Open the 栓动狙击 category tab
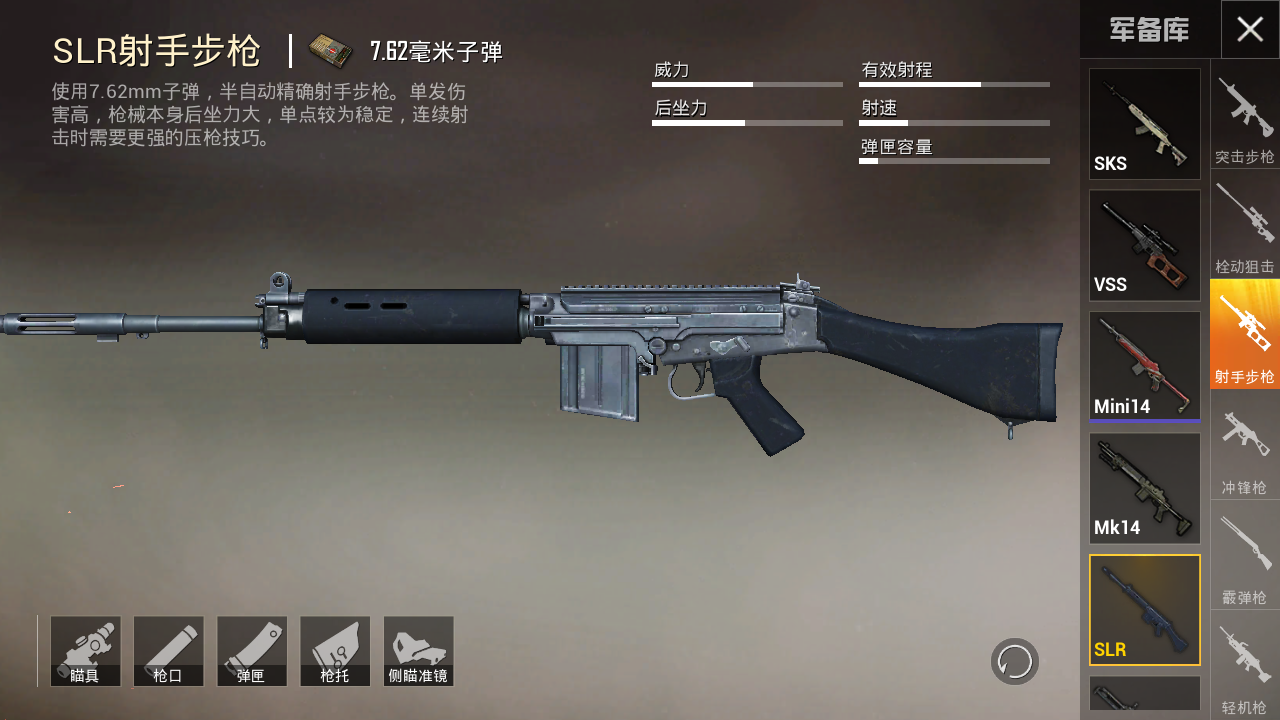1280x720 pixels. click(x=1245, y=225)
